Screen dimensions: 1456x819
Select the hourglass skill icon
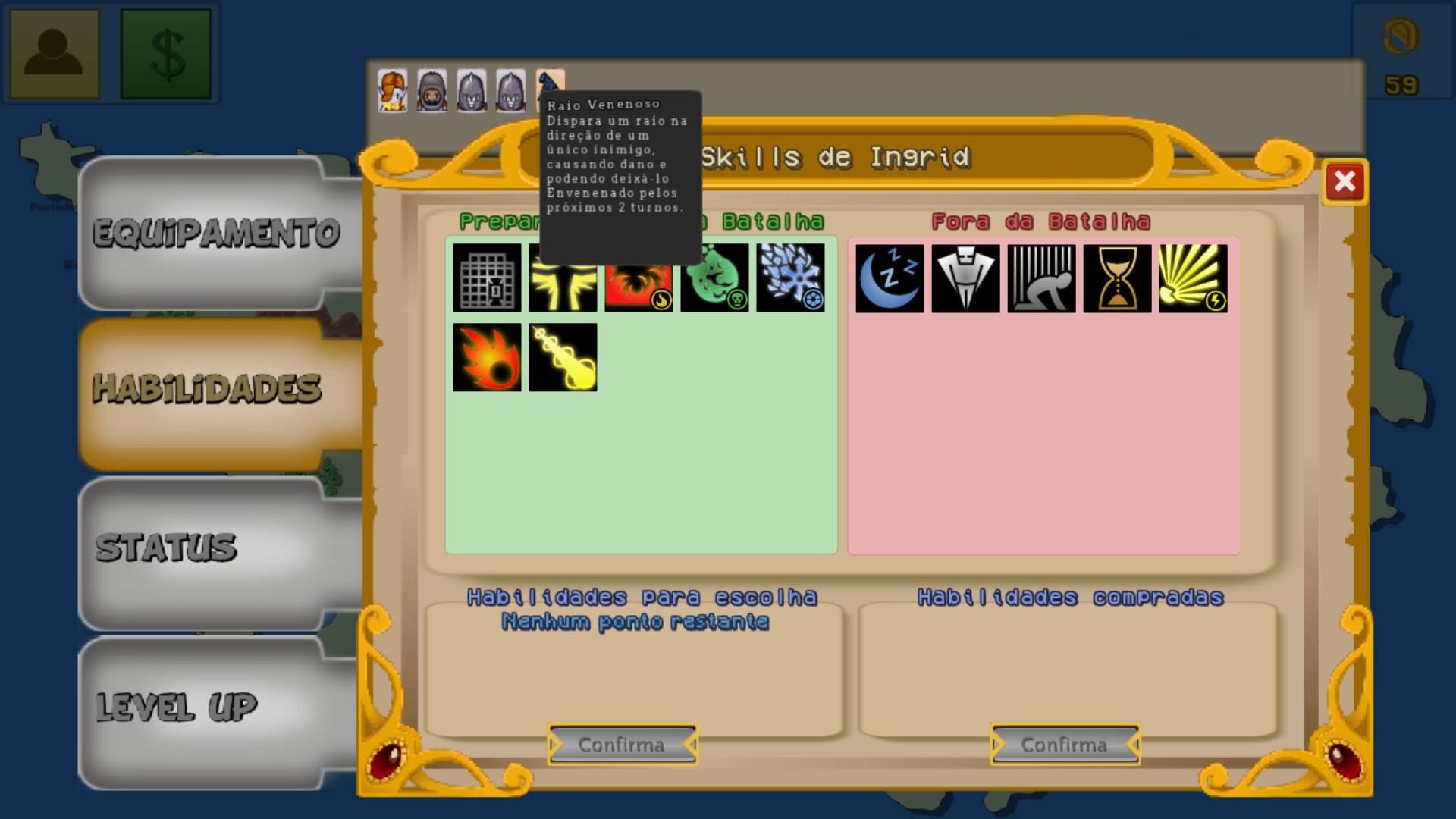click(x=1117, y=278)
